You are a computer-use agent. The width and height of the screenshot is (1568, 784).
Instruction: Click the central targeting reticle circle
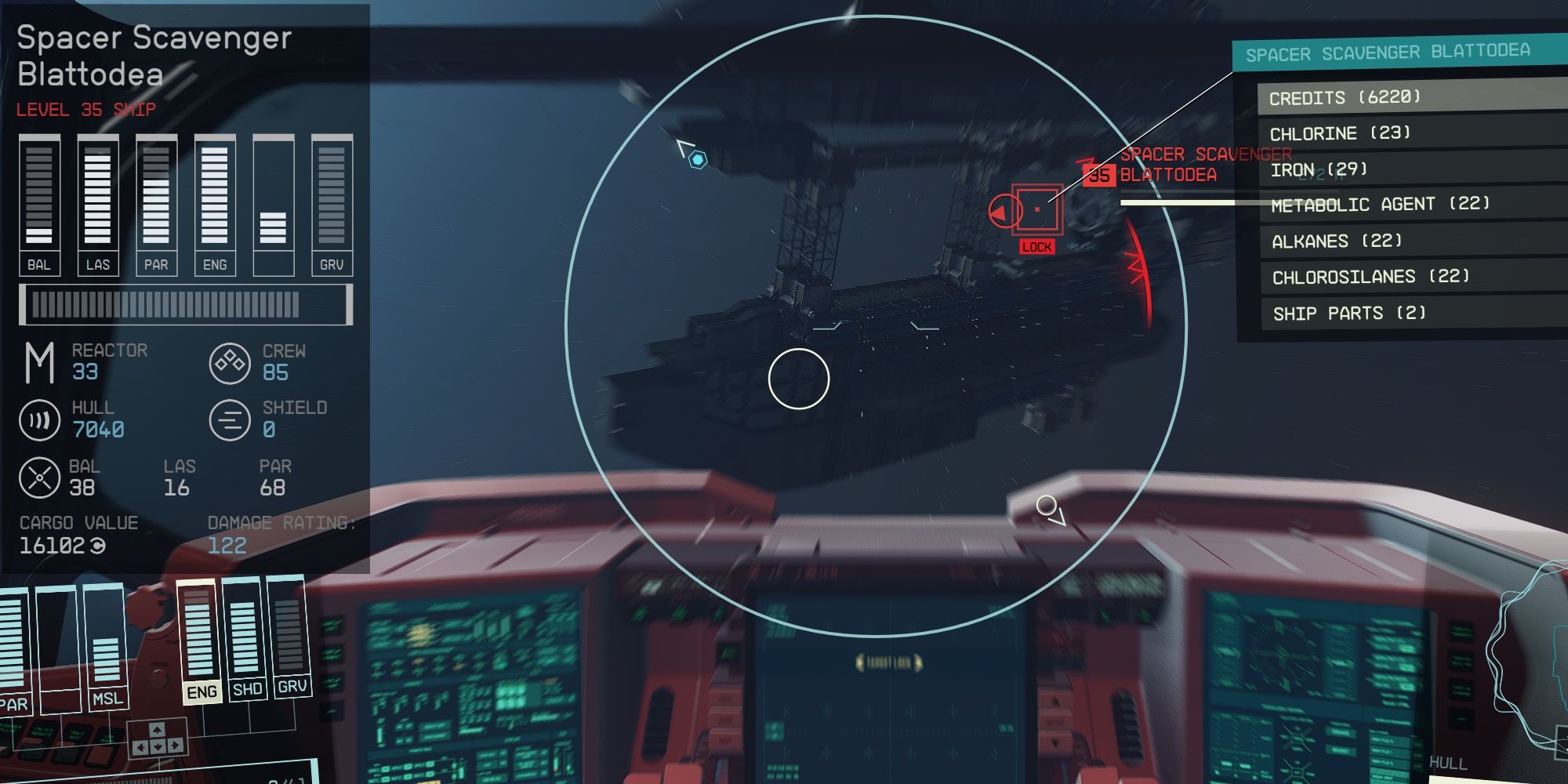tap(800, 379)
